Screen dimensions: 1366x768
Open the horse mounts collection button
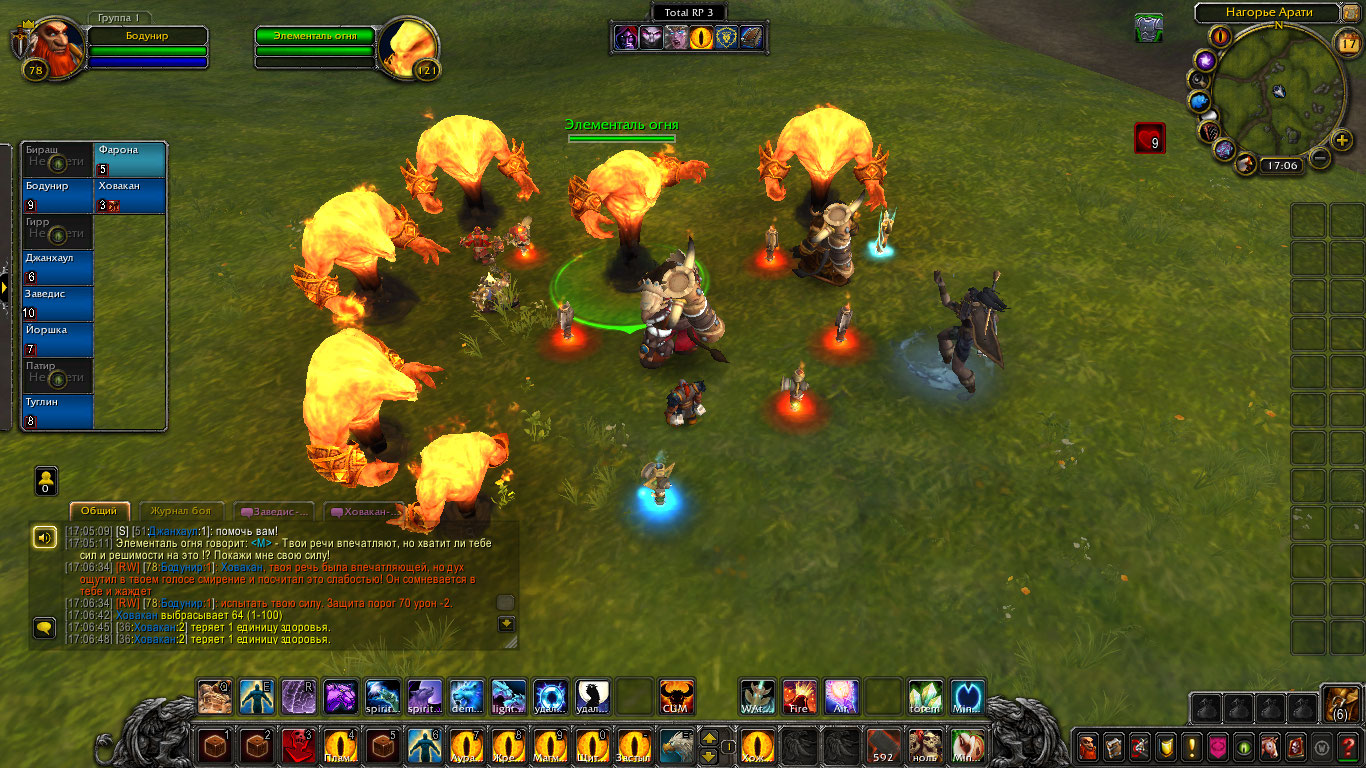click(x=1270, y=746)
